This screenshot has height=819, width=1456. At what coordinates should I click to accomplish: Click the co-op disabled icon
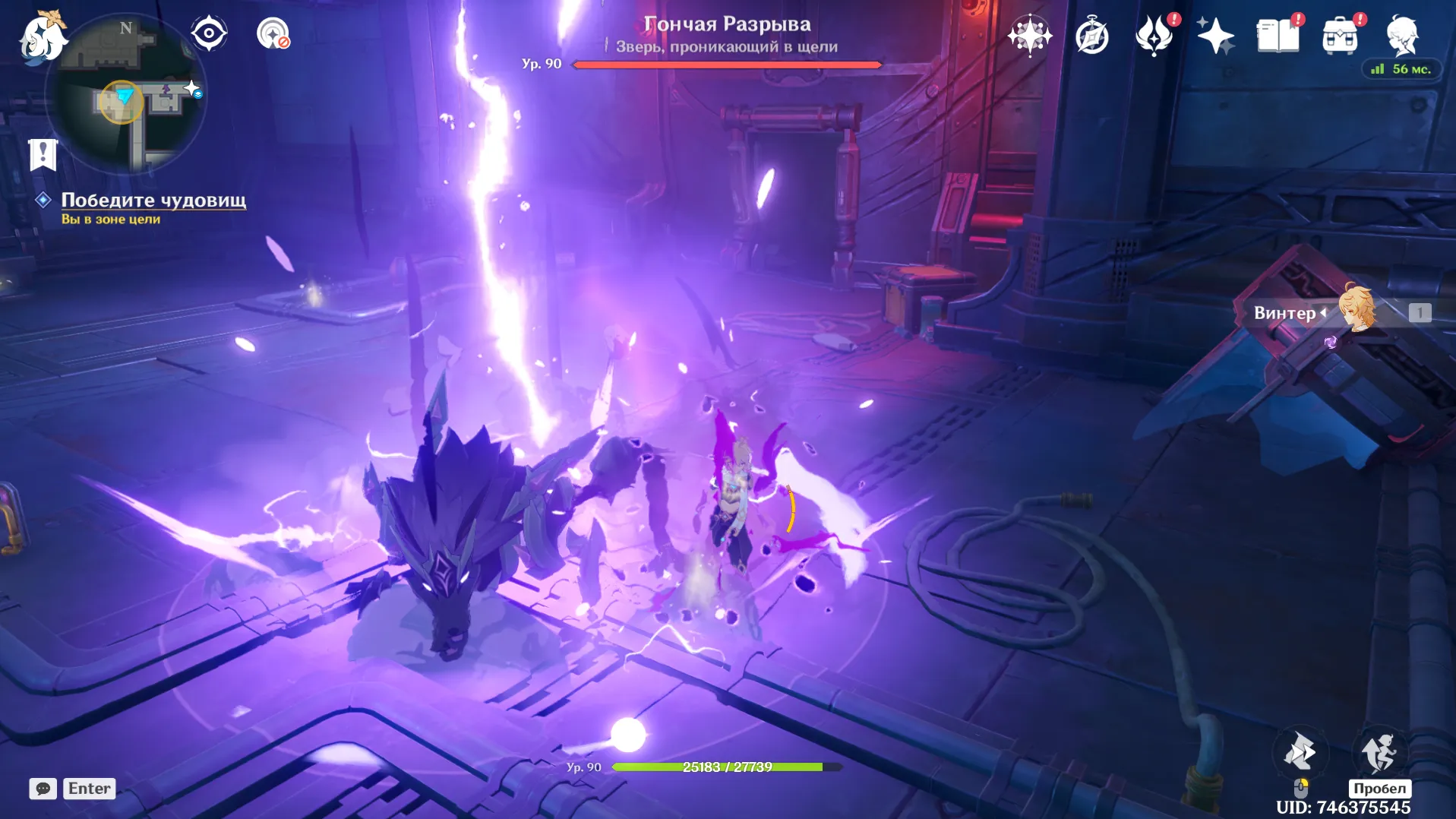pyautogui.click(x=273, y=33)
